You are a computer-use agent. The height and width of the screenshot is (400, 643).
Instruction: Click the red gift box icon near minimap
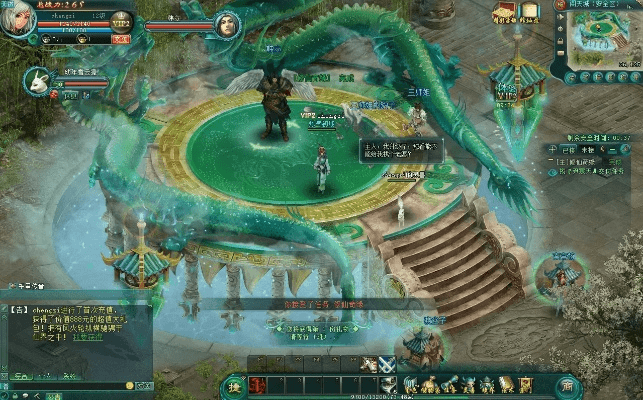[504, 13]
